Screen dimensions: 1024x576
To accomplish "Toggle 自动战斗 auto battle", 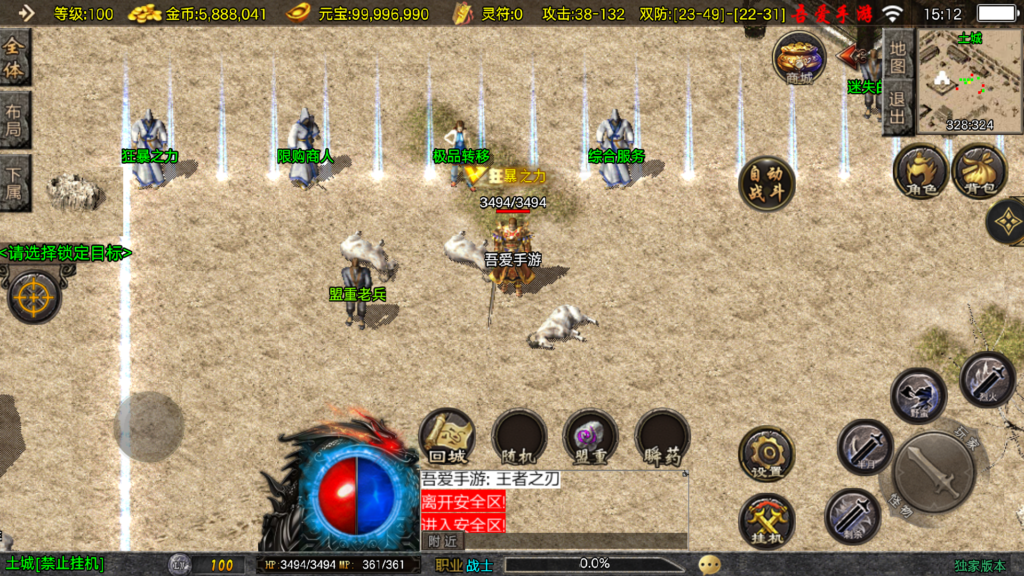I will (x=766, y=183).
